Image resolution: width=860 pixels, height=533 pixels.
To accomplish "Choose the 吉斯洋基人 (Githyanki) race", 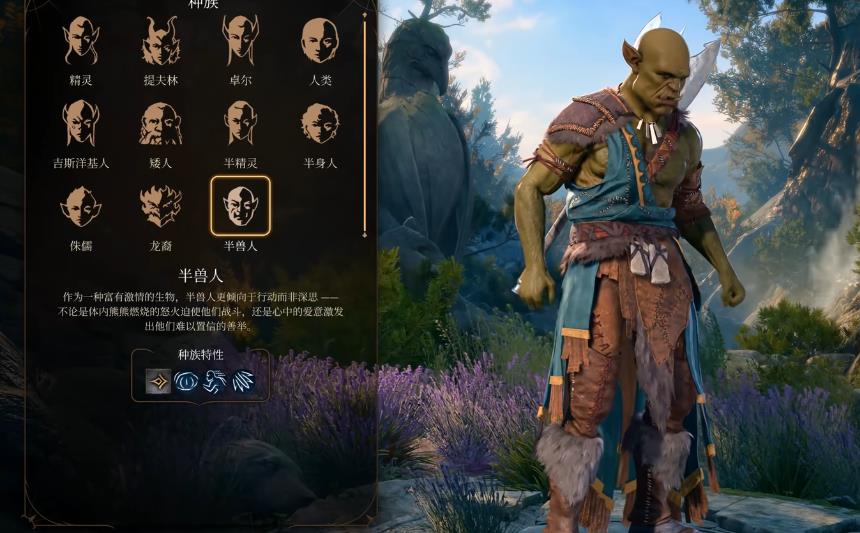I will click(80, 124).
